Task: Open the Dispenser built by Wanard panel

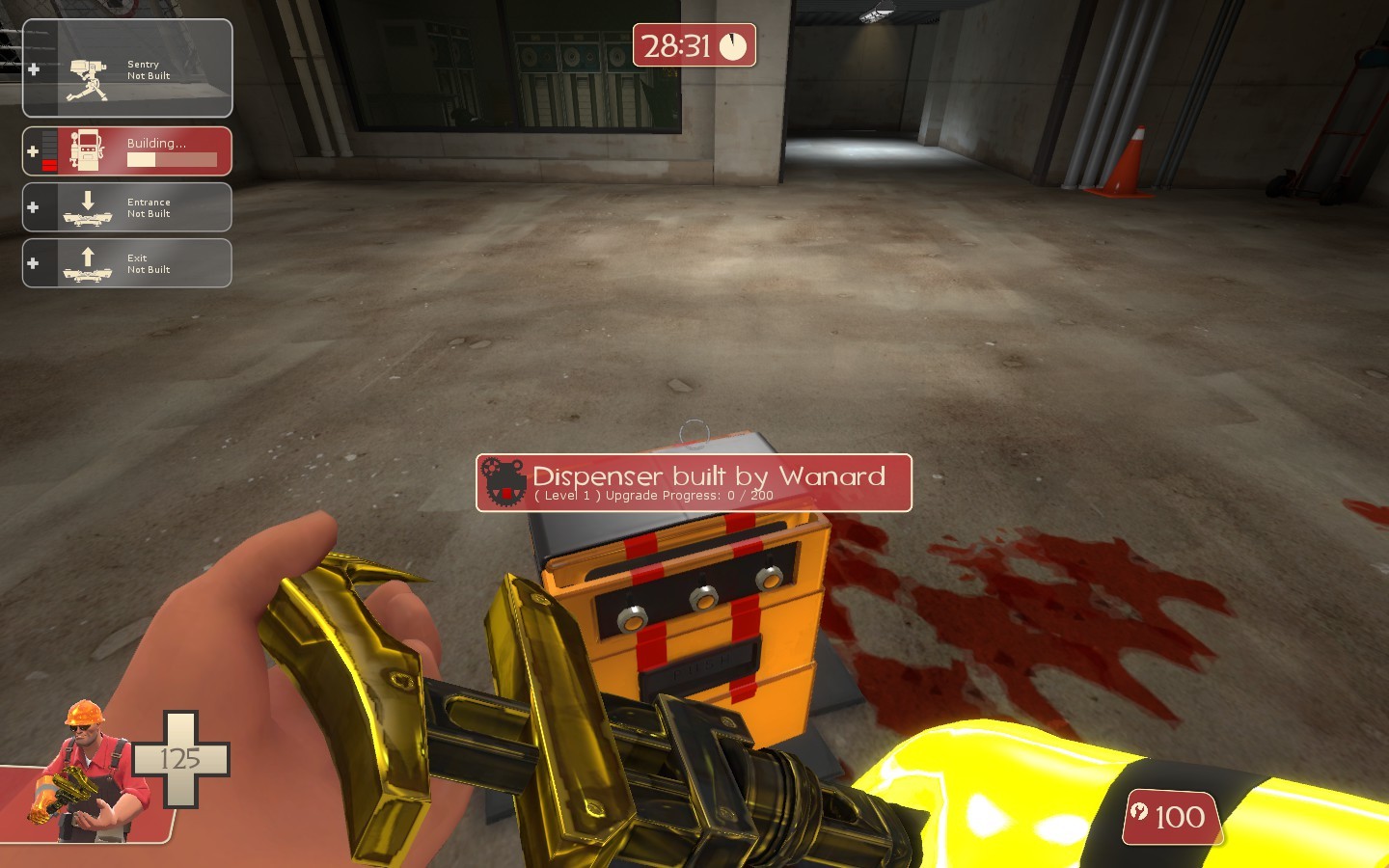Action: click(x=693, y=482)
